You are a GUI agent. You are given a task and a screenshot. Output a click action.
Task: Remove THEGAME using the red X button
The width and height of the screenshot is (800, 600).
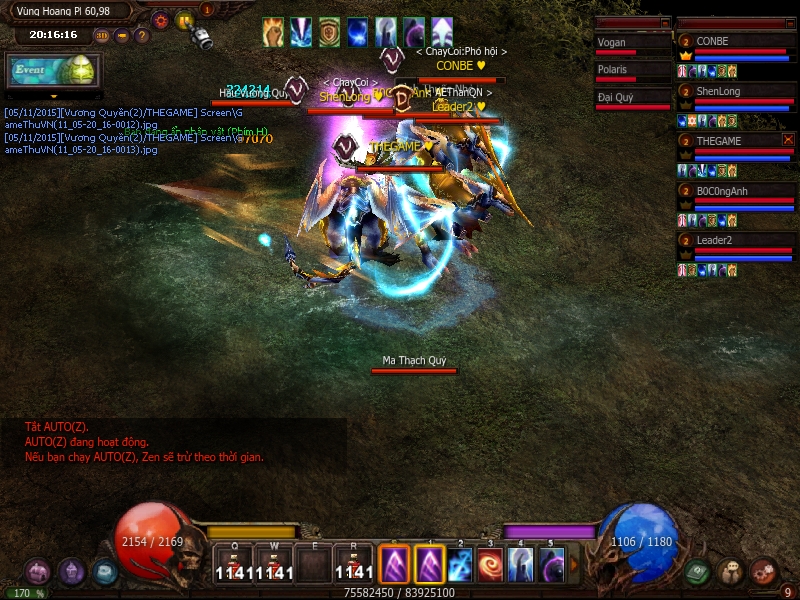(x=788, y=140)
